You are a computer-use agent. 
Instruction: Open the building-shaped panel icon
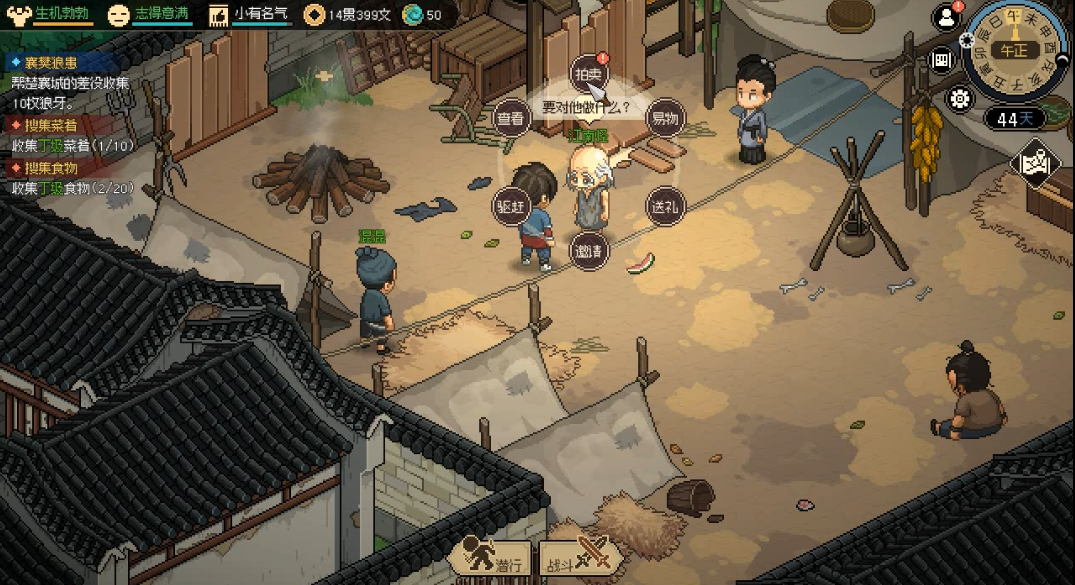coord(943,59)
